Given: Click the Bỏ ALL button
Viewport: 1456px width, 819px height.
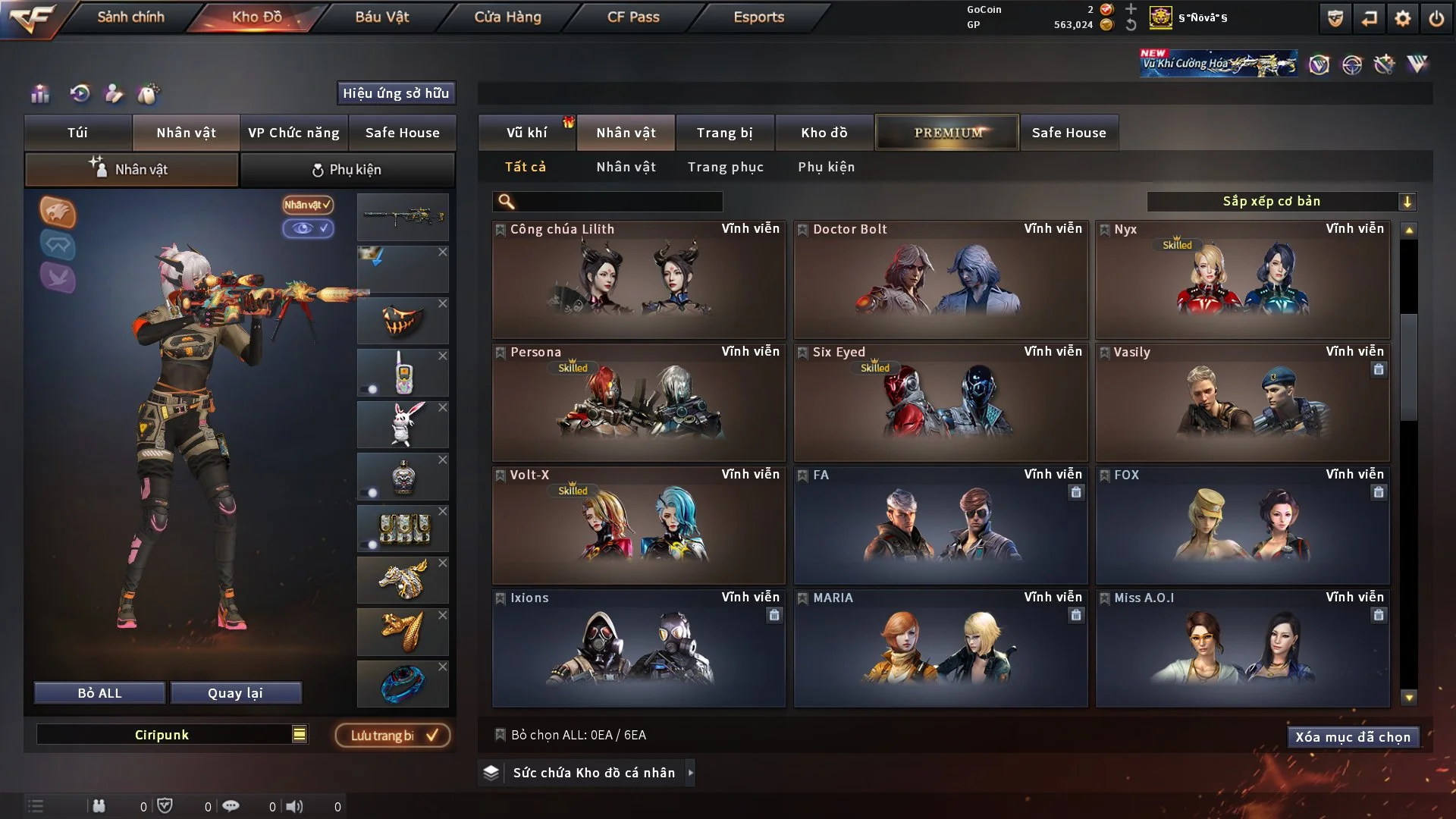Looking at the screenshot, I should pyautogui.click(x=99, y=693).
